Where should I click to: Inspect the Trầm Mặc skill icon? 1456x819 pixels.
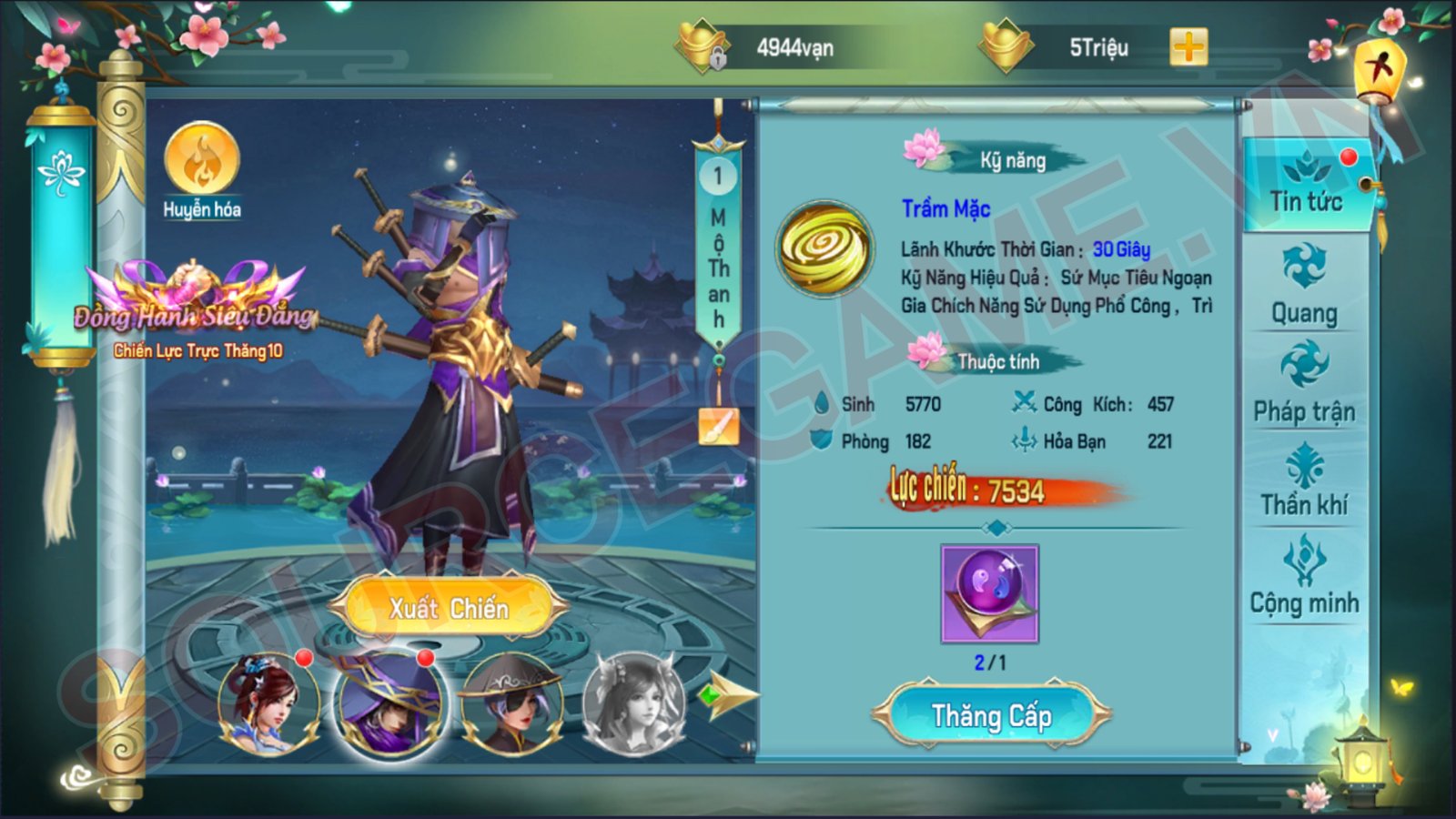(x=824, y=249)
